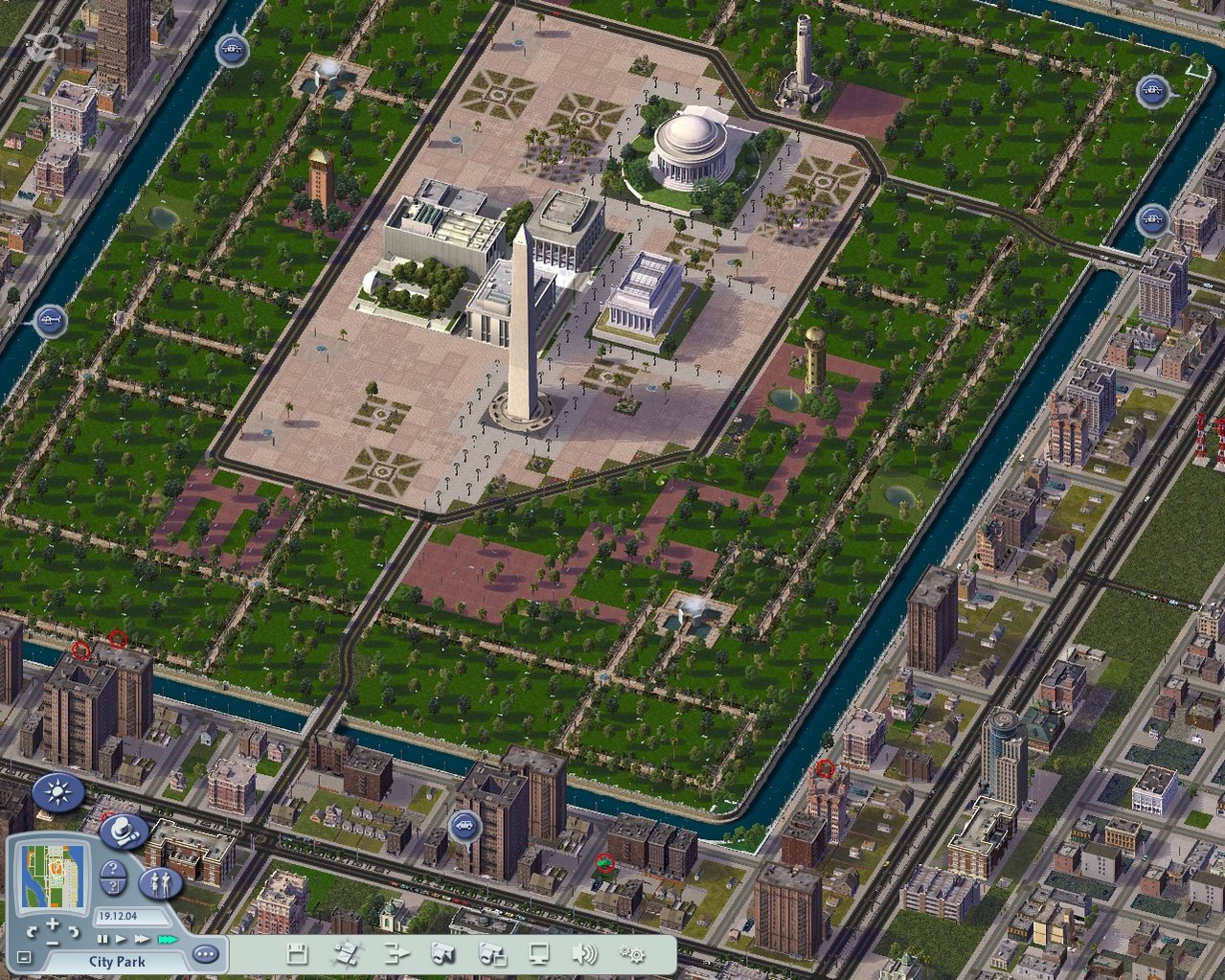The height and width of the screenshot is (980, 1225).
Task: Open game settings gears icon
Action: click(x=632, y=953)
